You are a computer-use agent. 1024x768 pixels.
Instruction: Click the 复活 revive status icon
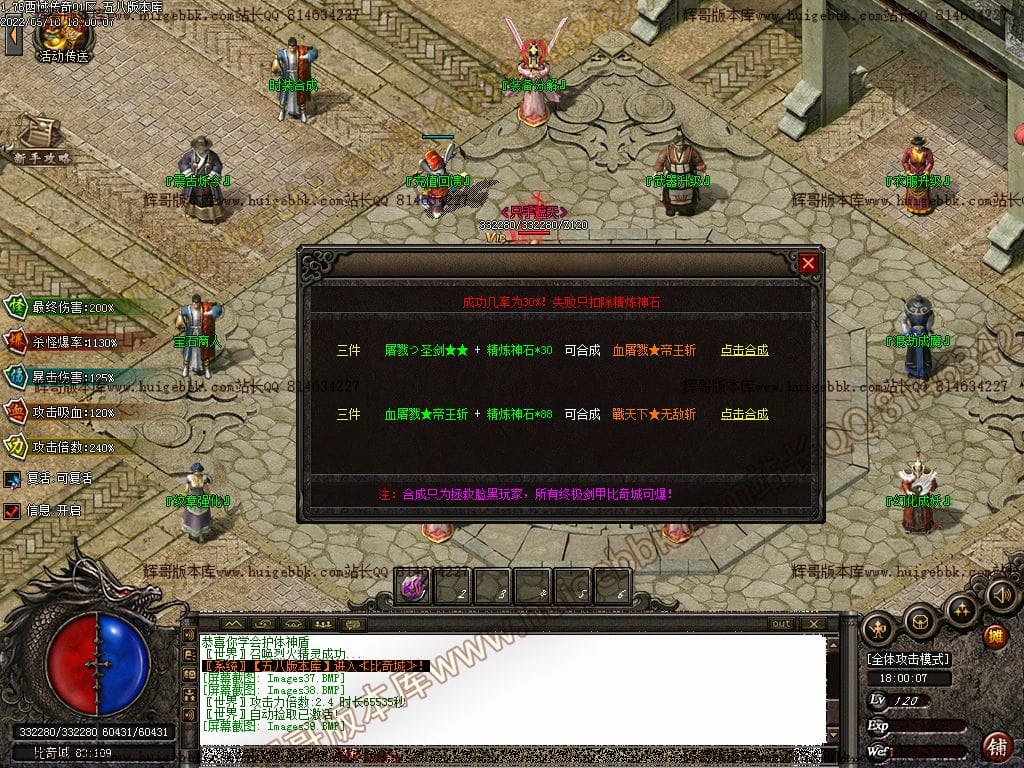(x=12, y=479)
